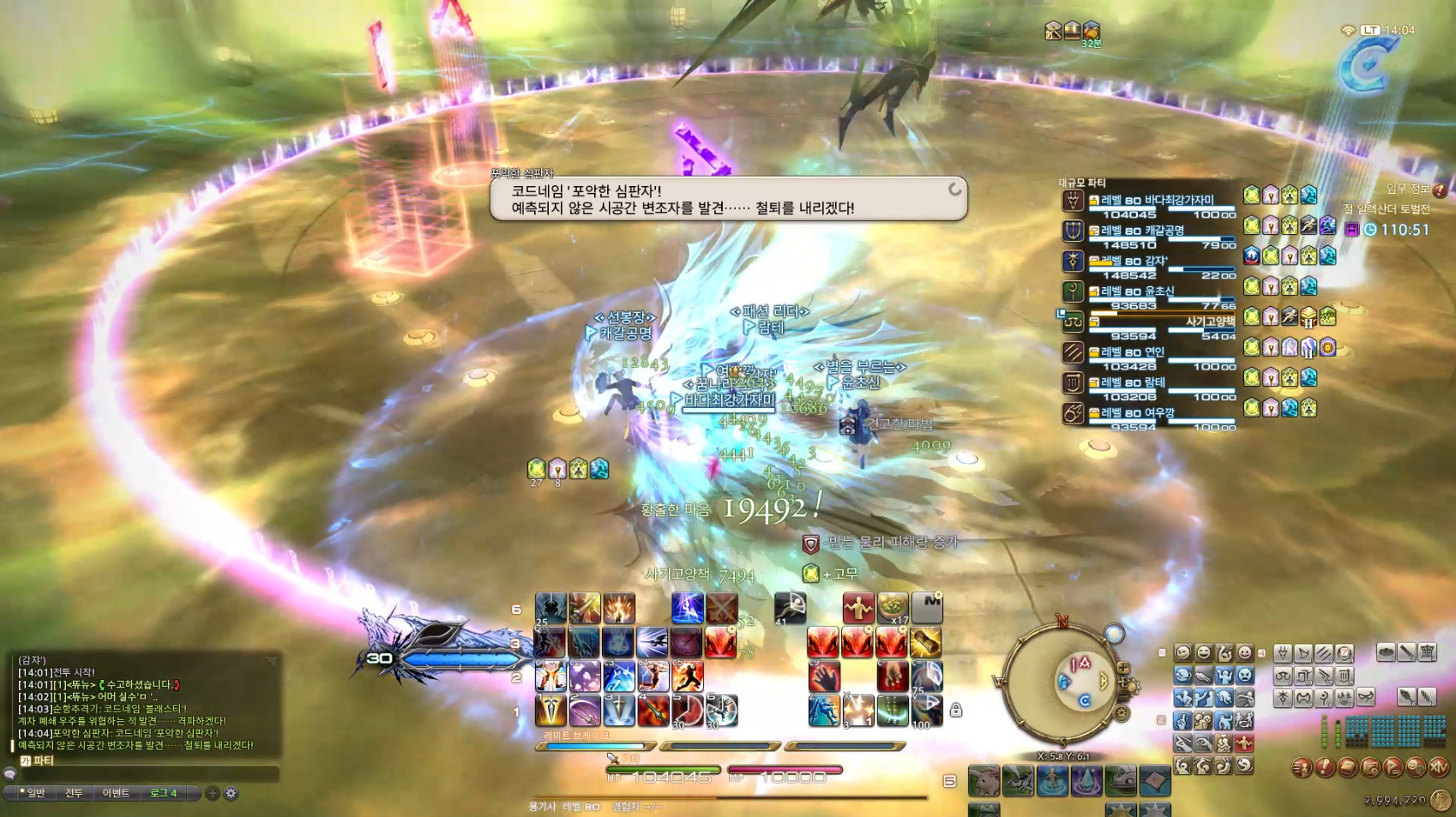The width and height of the screenshot is (1456, 817).
Task: Zoom in the minimap with plus button
Action: pos(1123,668)
